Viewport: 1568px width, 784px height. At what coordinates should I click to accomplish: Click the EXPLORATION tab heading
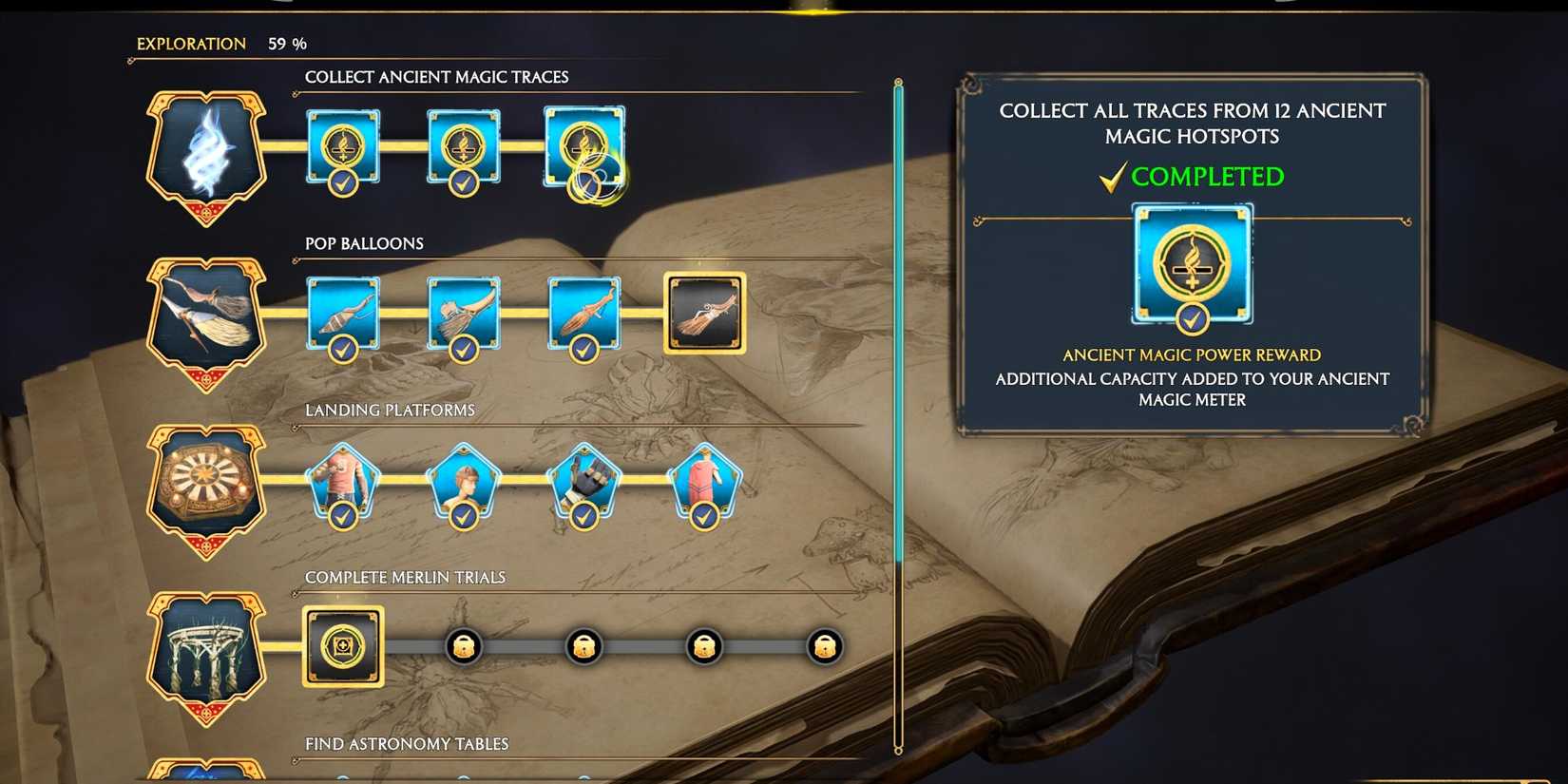(189, 44)
